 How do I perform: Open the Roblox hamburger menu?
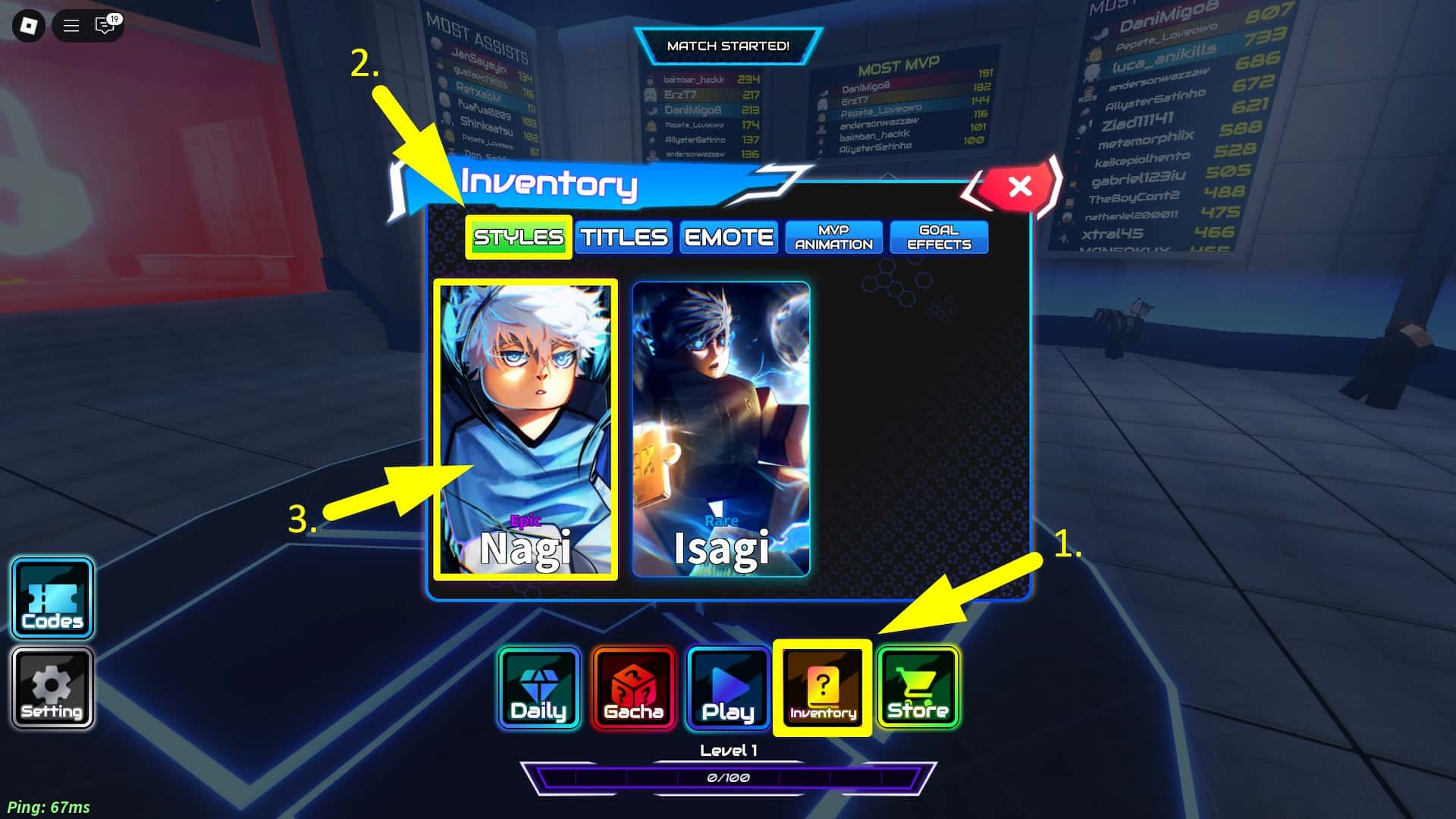[x=71, y=26]
